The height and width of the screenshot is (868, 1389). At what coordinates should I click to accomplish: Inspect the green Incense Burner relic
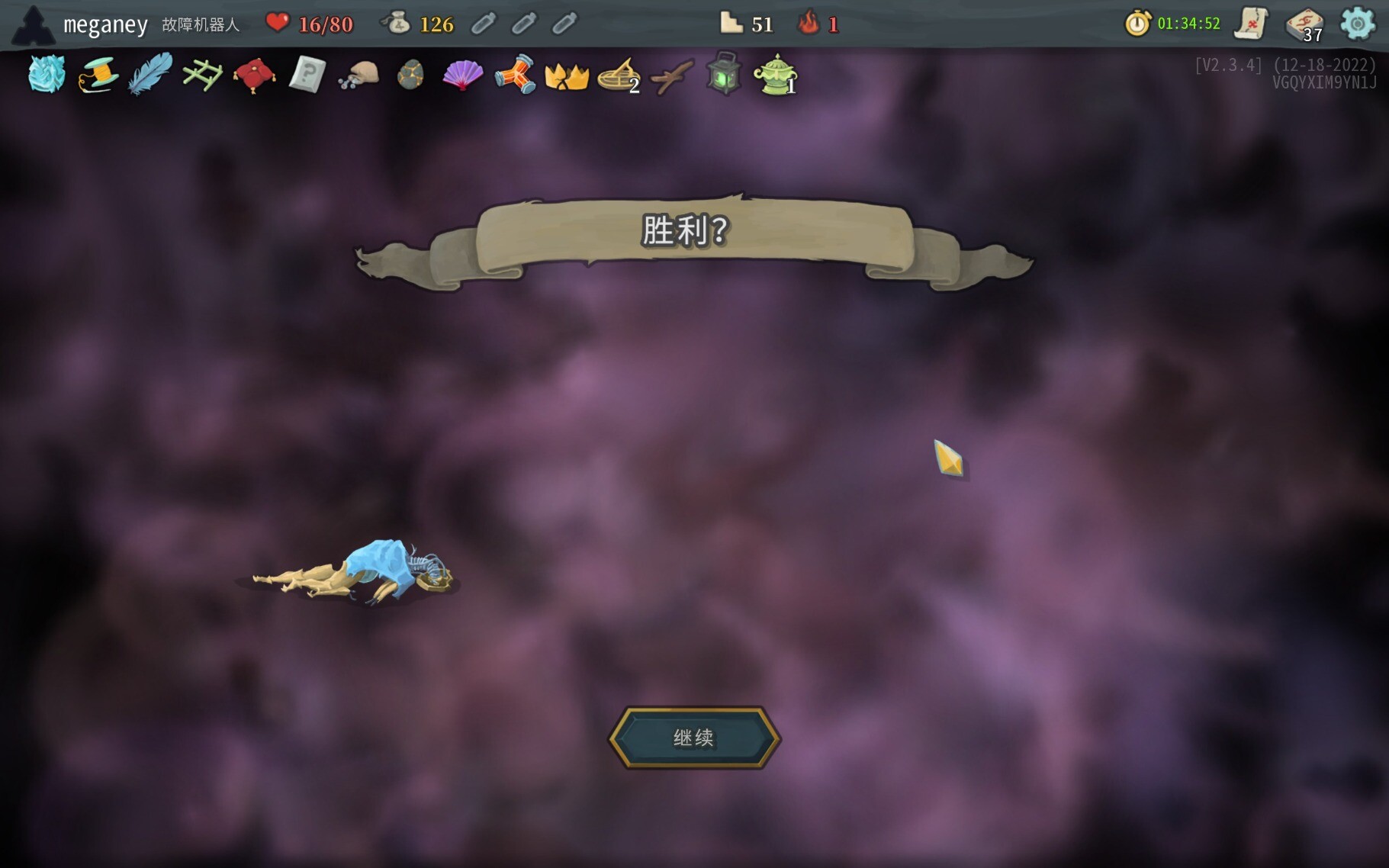(775, 76)
